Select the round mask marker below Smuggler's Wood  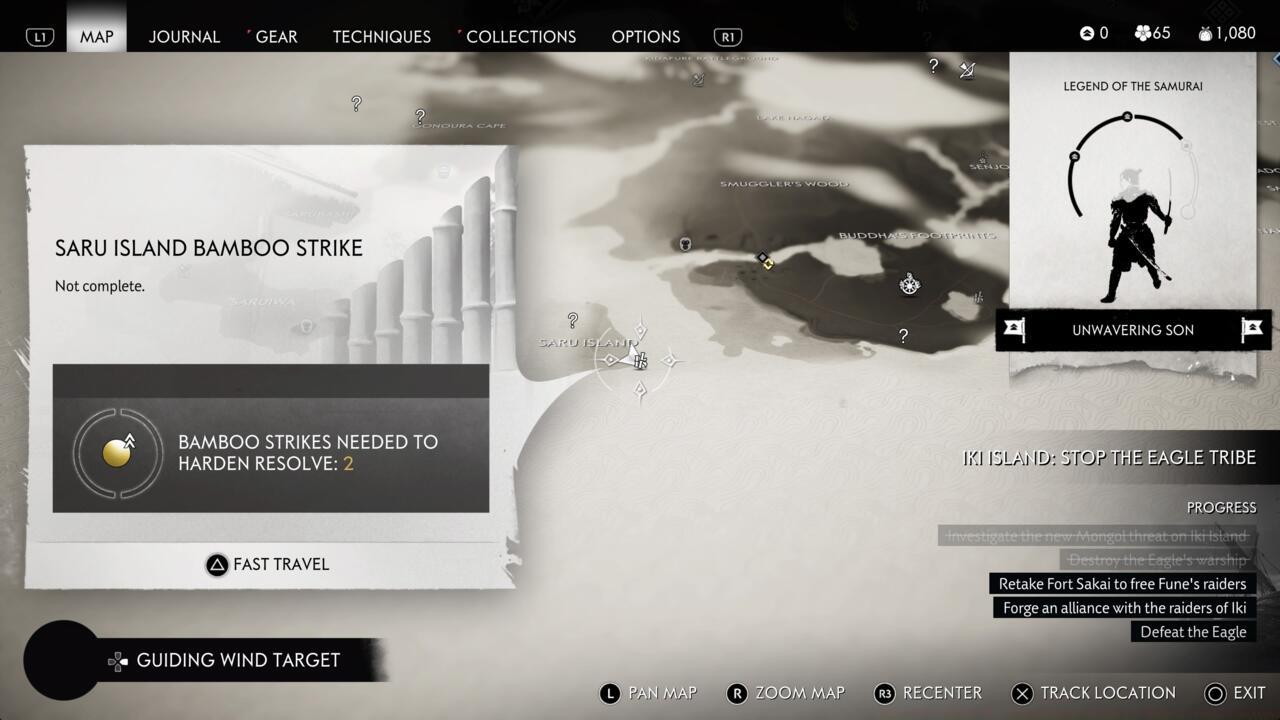click(x=685, y=243)
